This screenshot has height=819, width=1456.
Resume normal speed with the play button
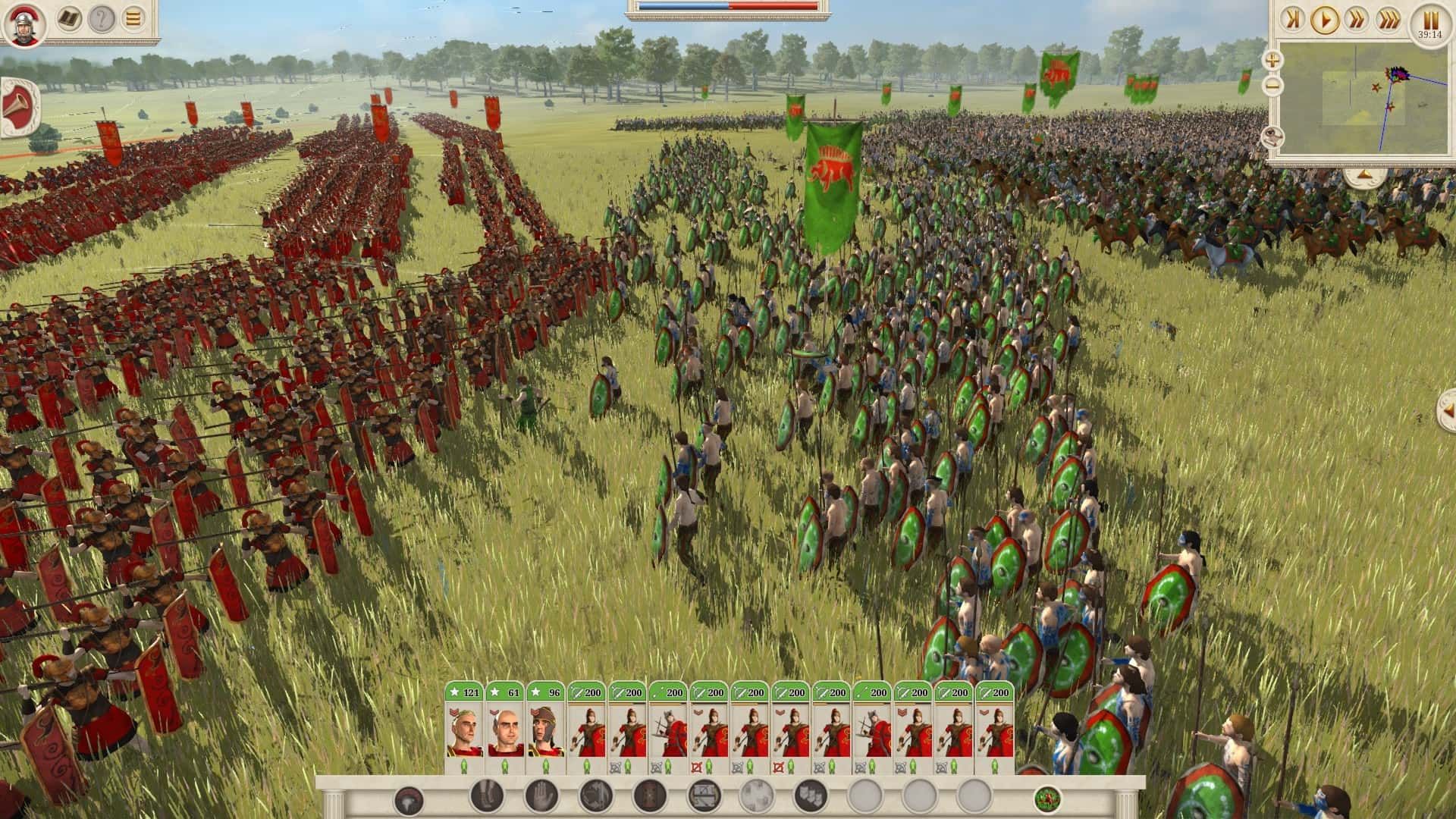coord(1326,19)
